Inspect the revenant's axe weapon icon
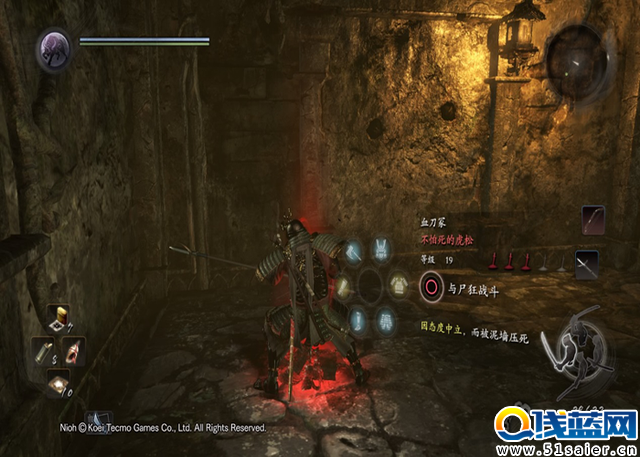 coord(355,252)
